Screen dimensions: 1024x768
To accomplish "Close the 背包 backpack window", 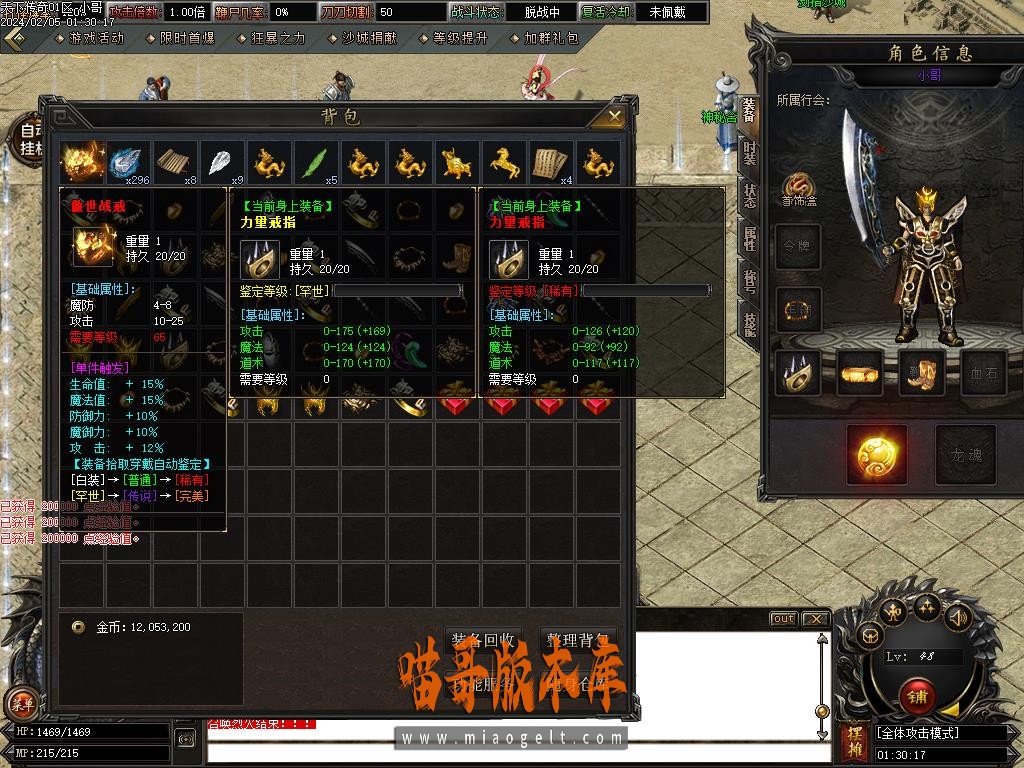I will point(609,117).
